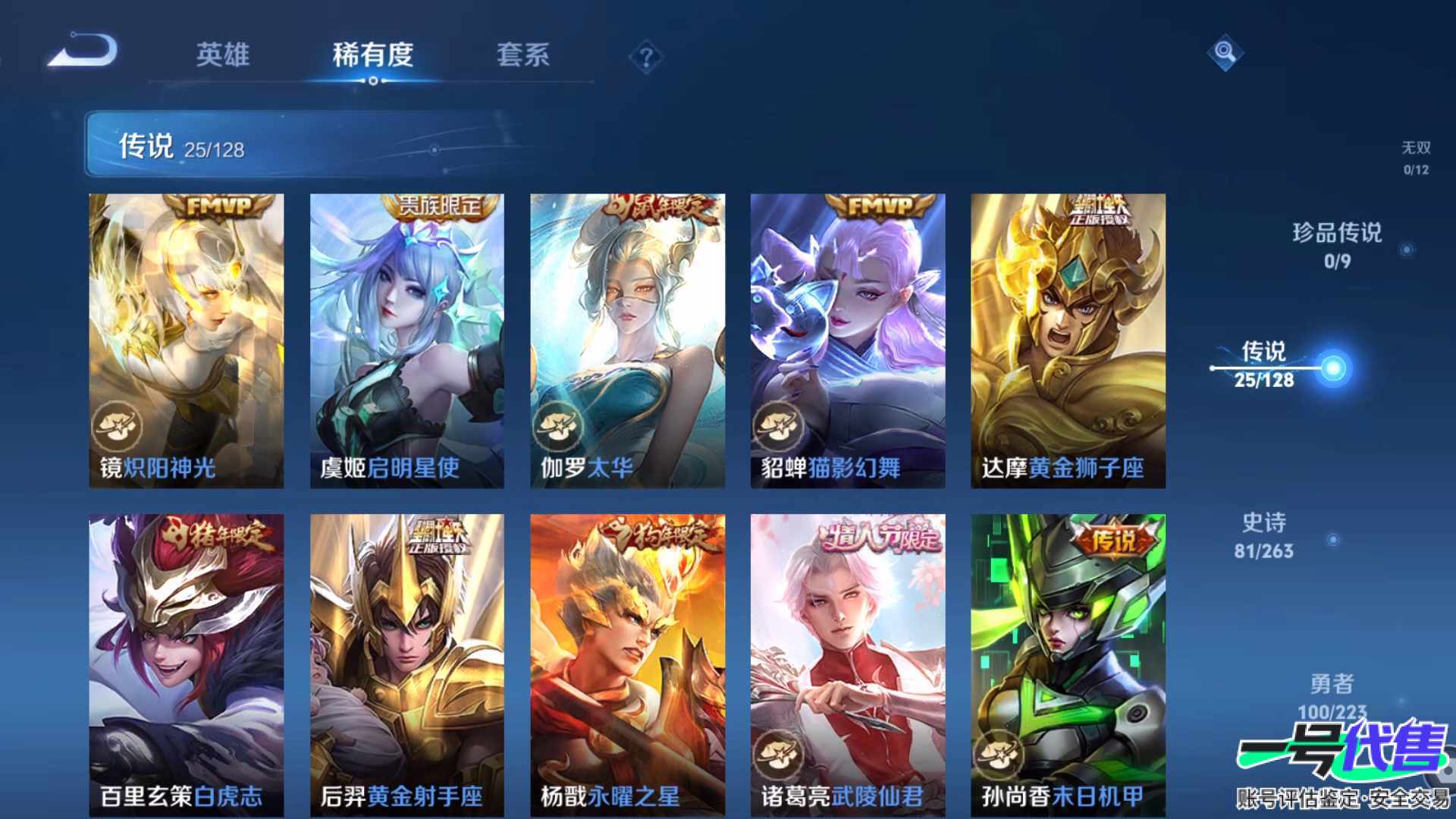Open the 杨戬 永曜之星 skin card

(x=627, y=664)
